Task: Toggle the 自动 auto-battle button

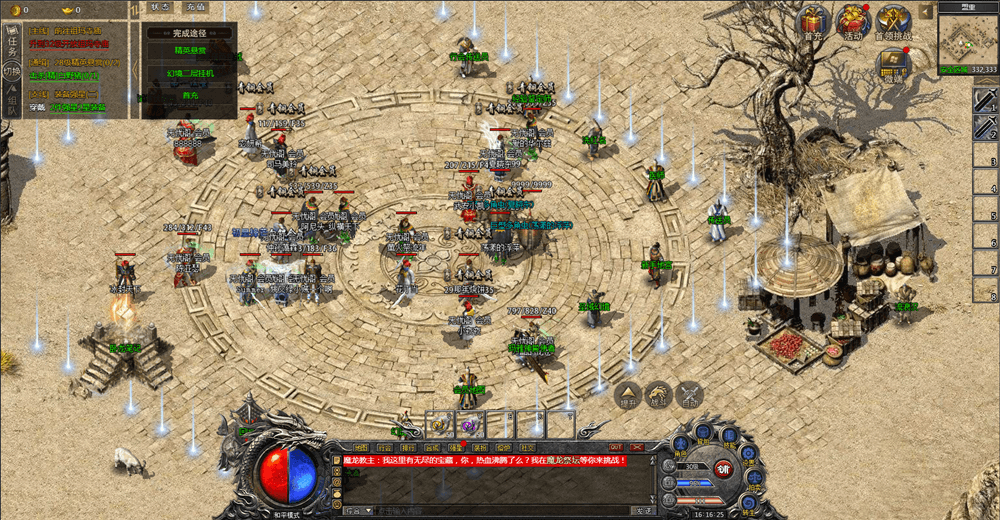Action: click(691, 395)
